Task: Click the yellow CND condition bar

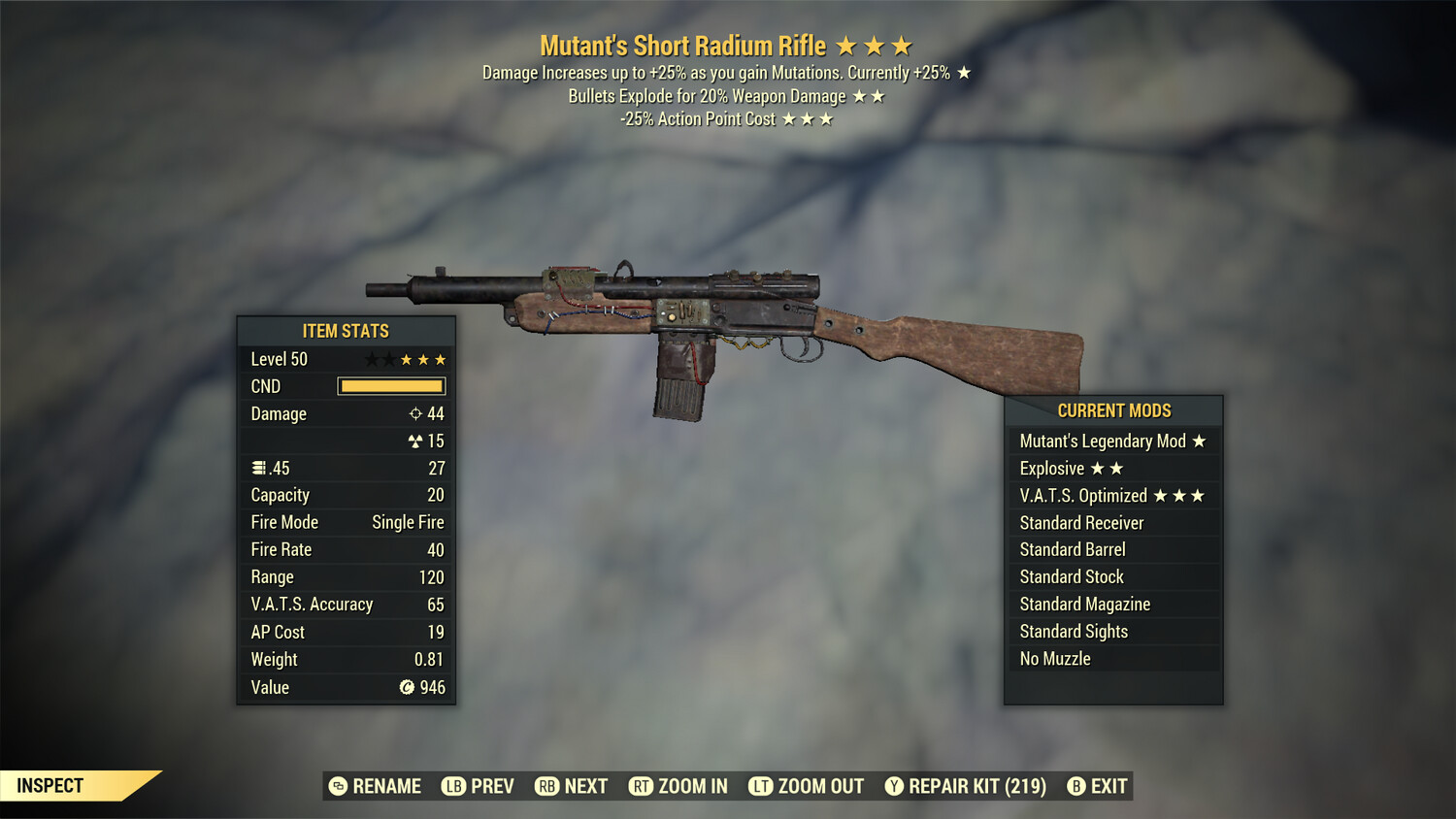Action: point(391,386)
